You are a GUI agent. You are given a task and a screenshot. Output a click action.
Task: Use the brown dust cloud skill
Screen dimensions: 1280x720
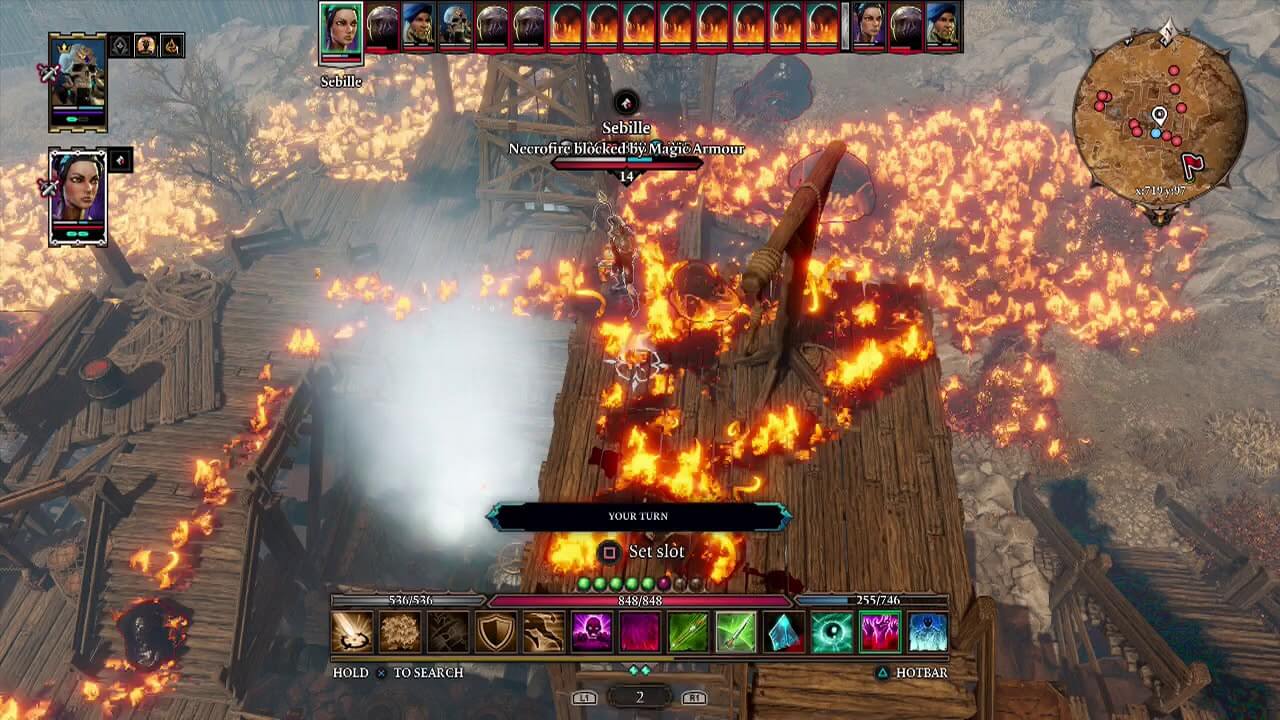click(x=400, y=632)
